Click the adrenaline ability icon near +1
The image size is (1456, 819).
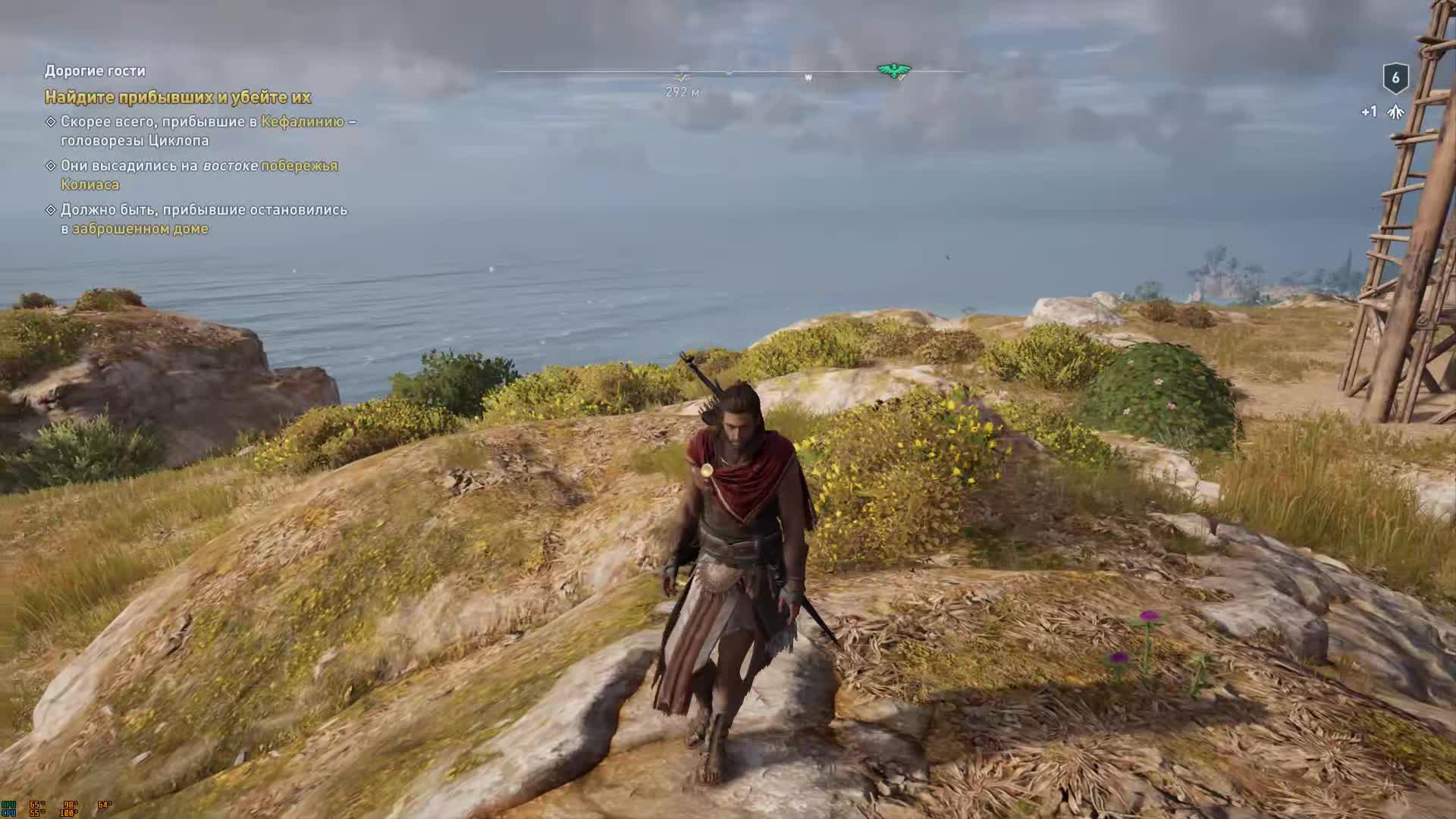1394,111
